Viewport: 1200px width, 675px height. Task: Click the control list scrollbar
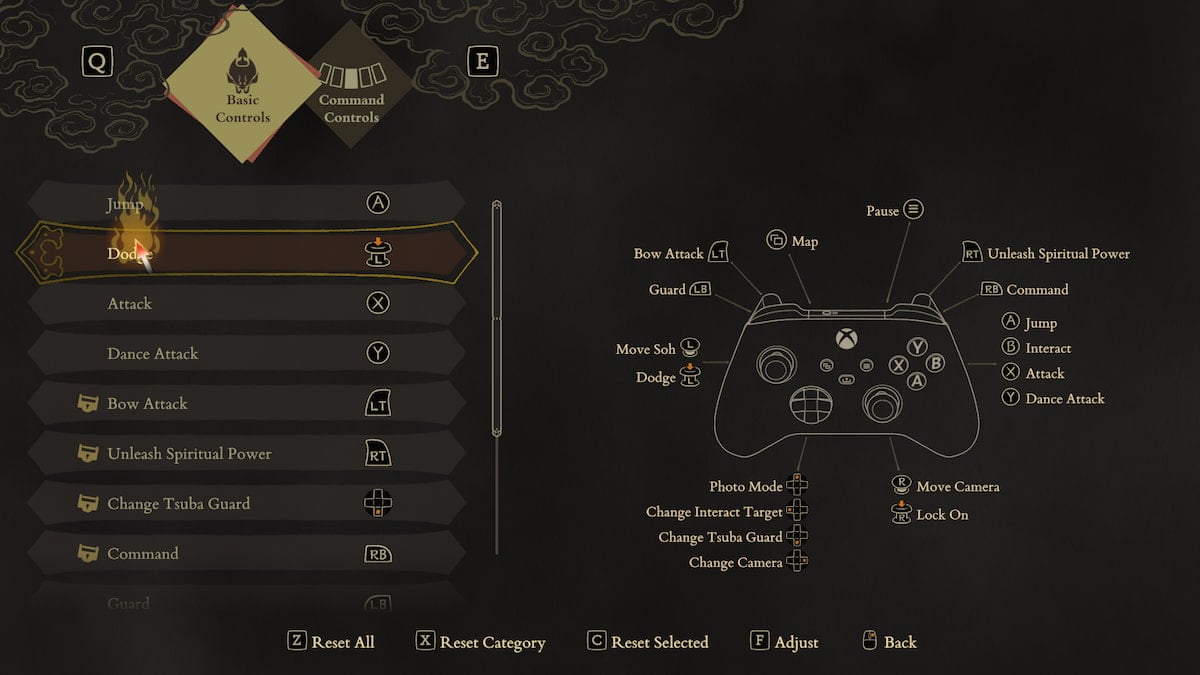(497, 320)
